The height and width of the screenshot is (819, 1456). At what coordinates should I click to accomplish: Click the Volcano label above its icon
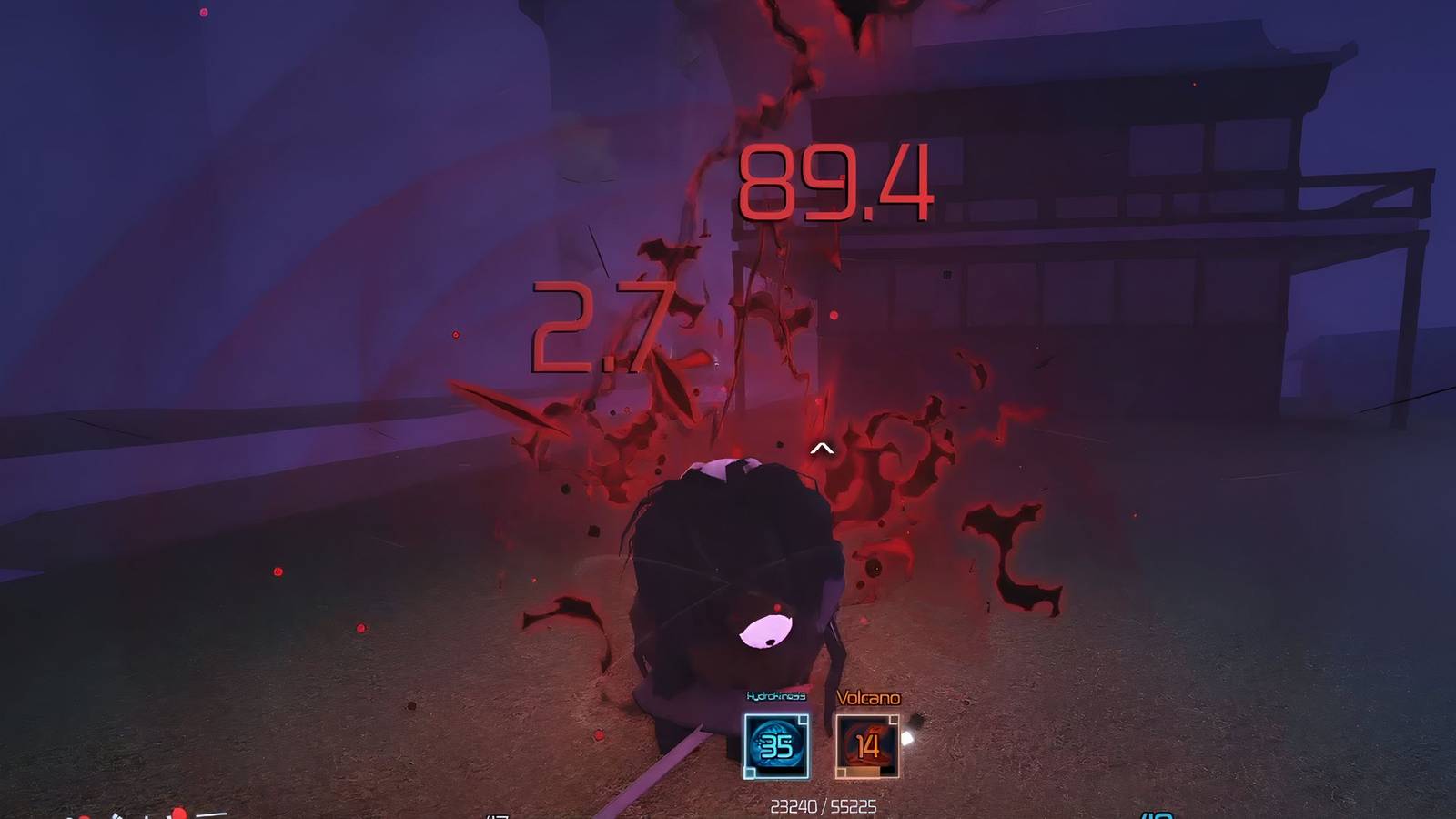(x=869, y=698)
